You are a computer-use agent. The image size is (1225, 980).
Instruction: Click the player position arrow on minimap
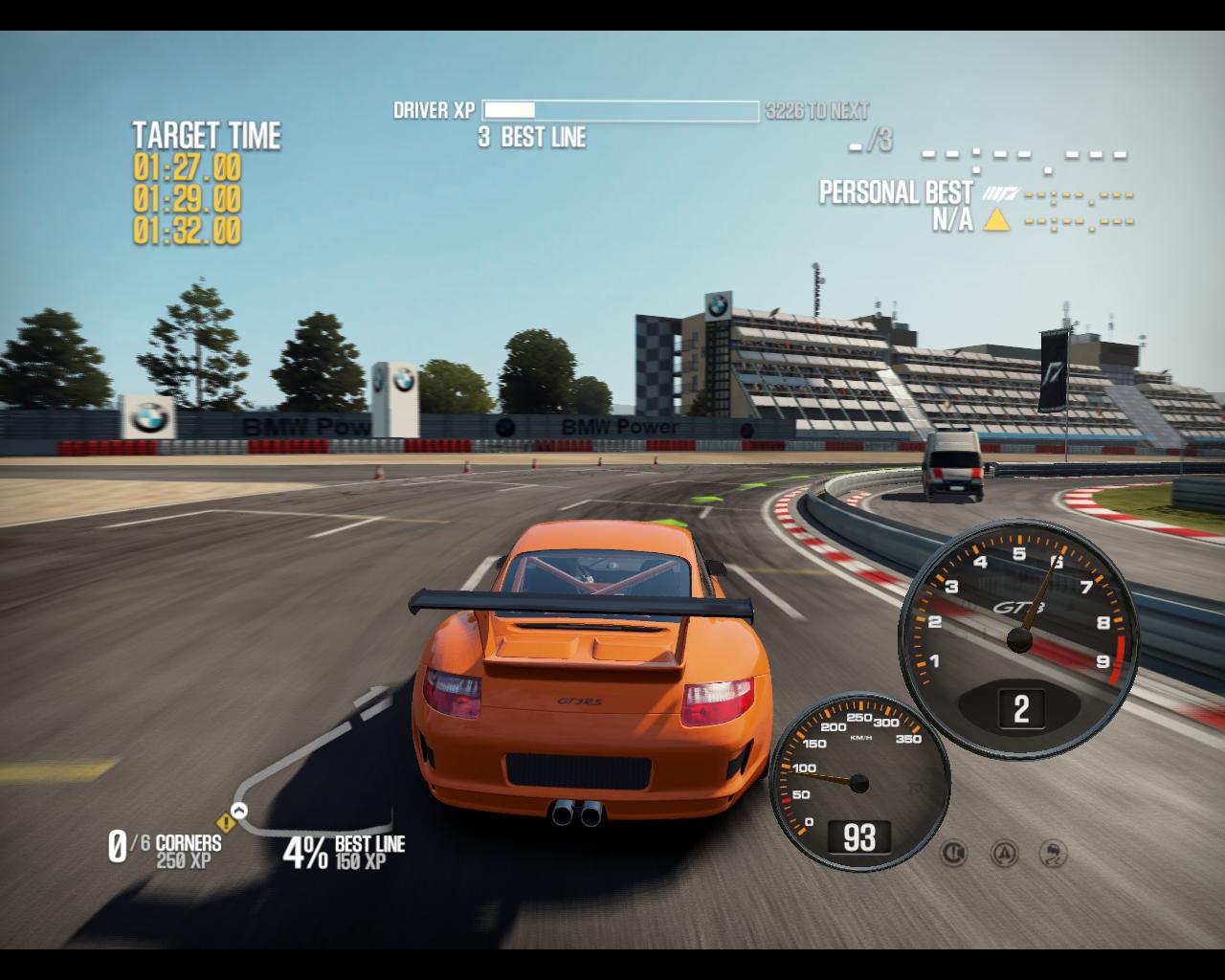(239, 810)
